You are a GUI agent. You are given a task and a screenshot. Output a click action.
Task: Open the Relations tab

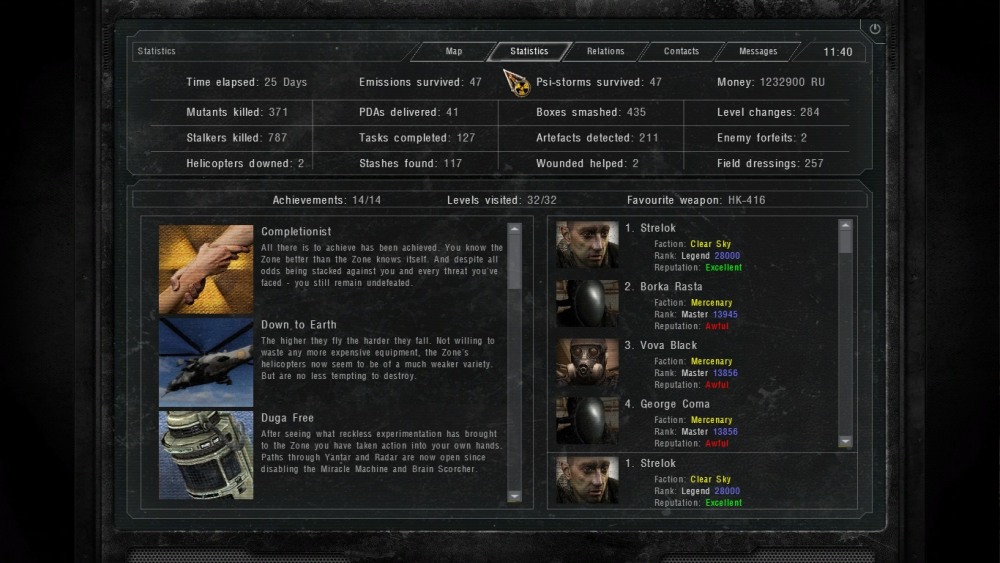605,52
